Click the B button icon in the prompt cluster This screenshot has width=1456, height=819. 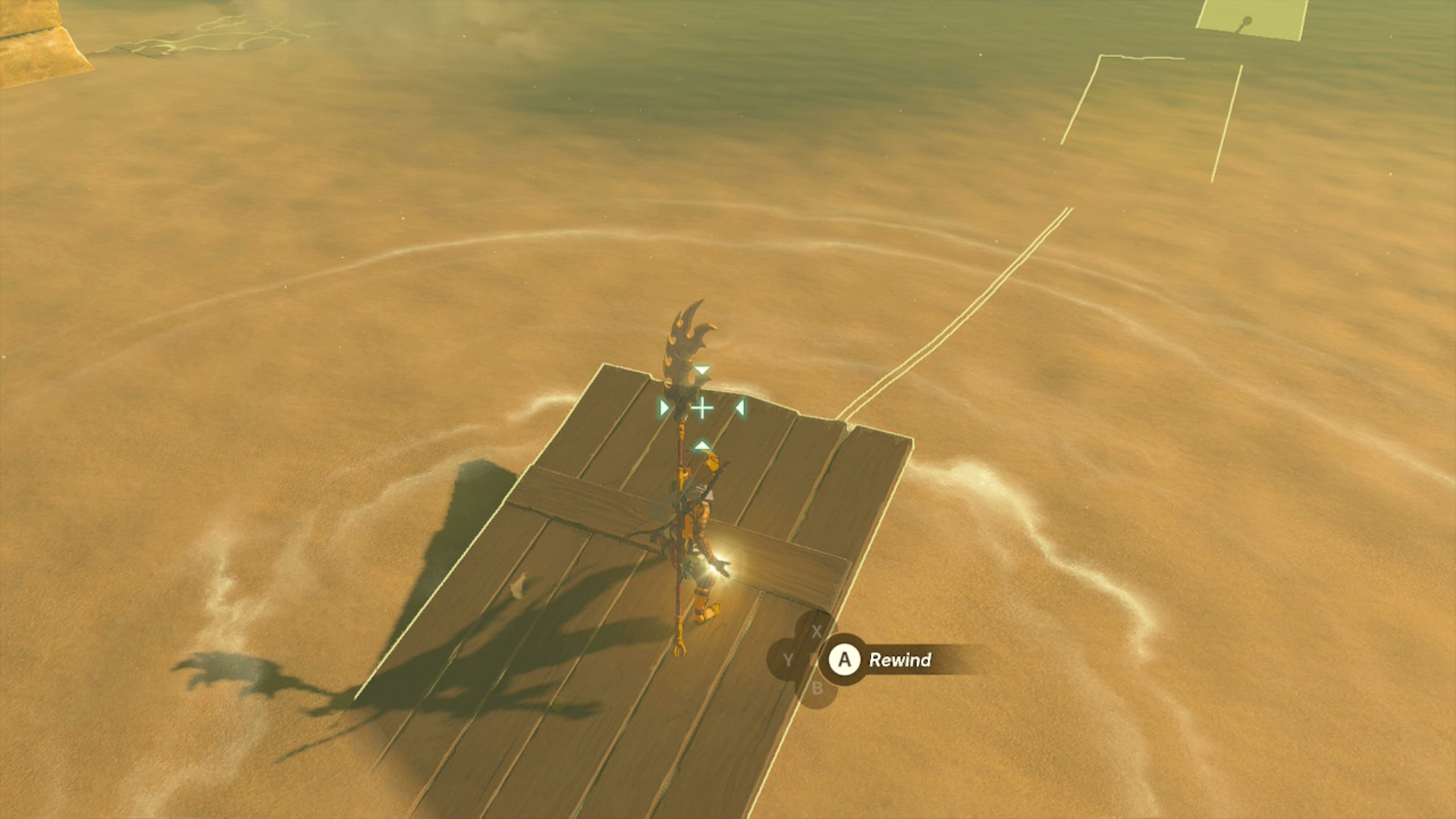(817, 689)
